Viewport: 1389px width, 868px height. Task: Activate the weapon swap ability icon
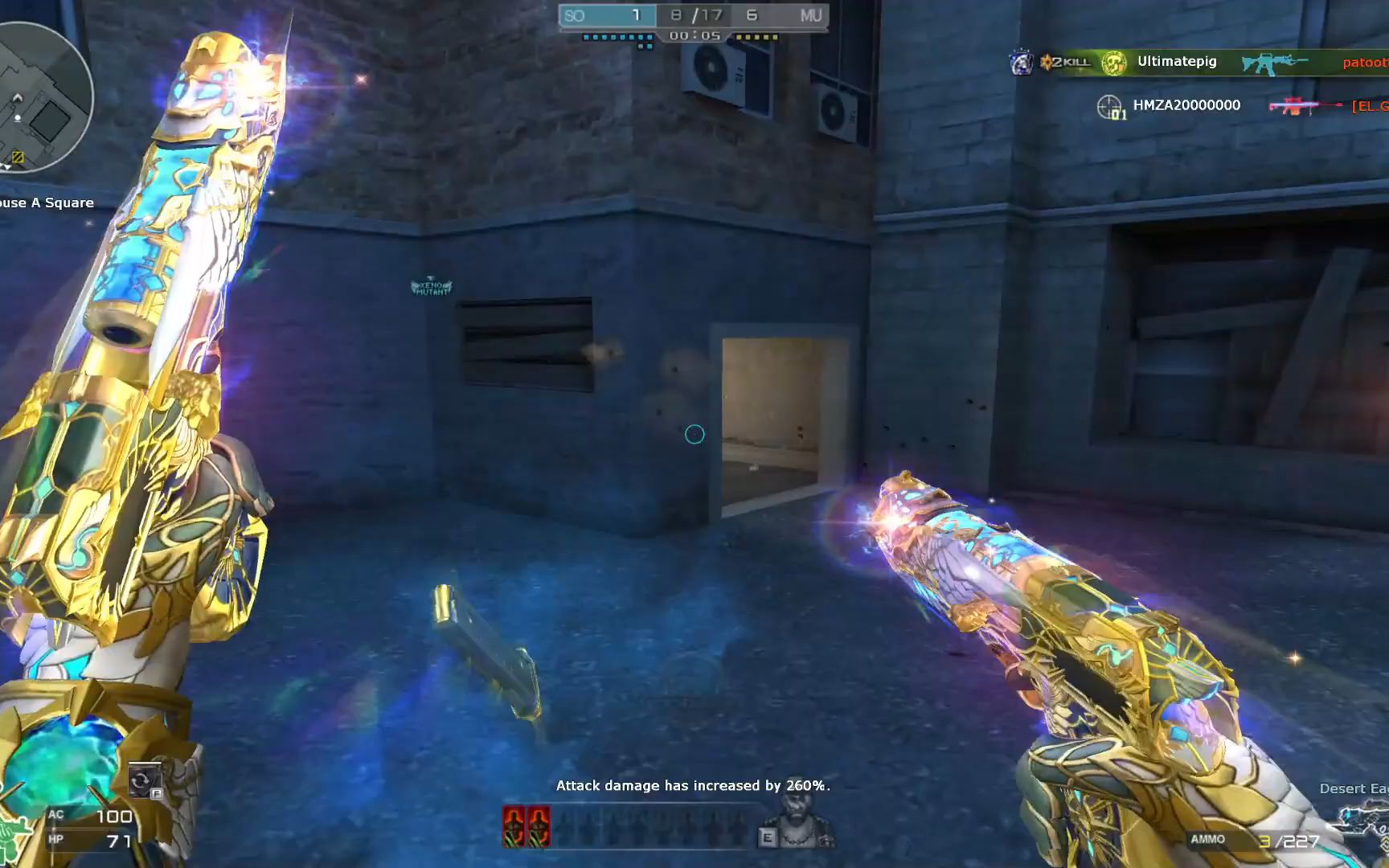click(143, 780)
